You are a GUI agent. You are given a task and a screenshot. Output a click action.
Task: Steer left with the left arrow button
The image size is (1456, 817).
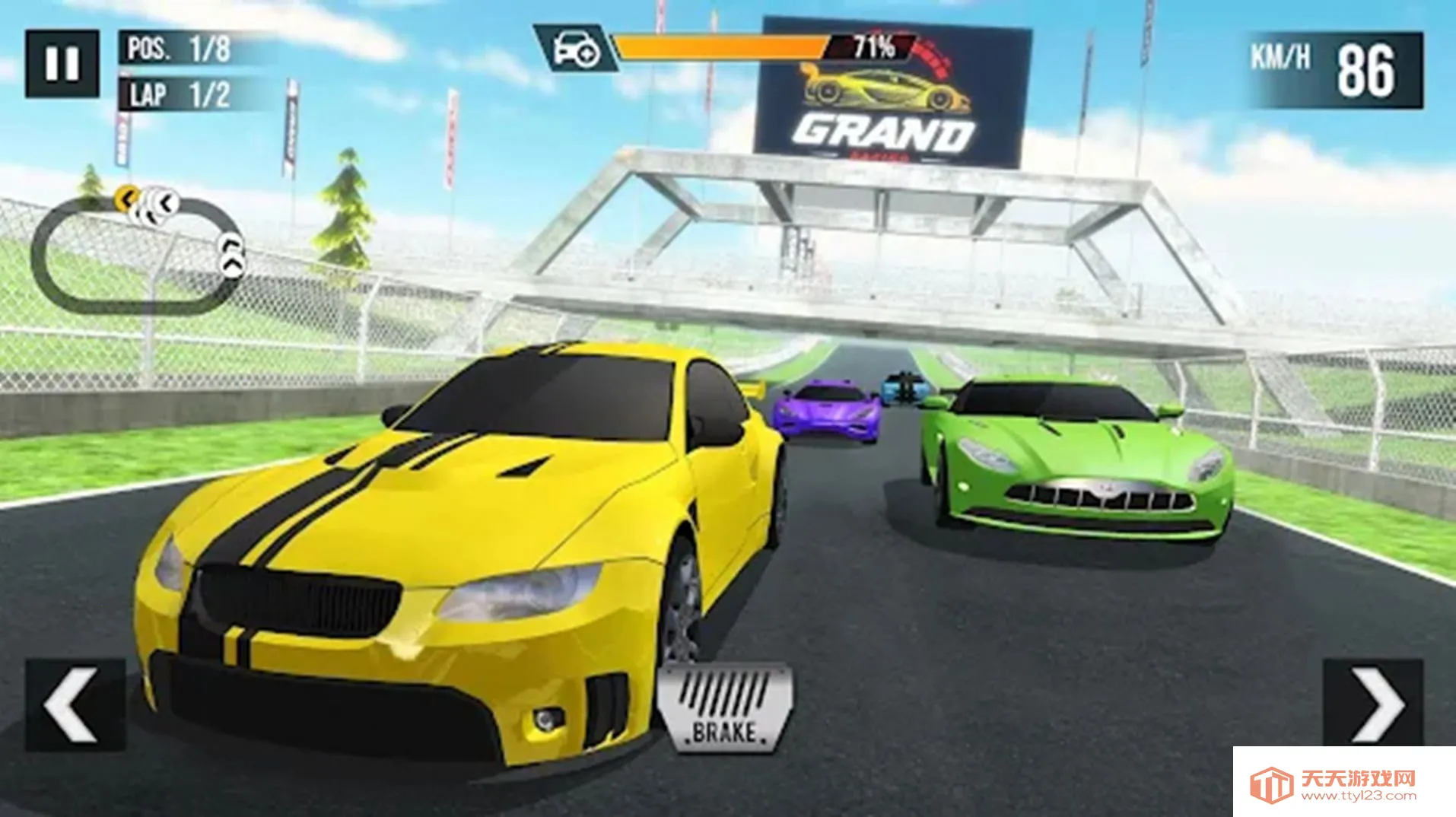pyautogui.click(x=75, y=705)
